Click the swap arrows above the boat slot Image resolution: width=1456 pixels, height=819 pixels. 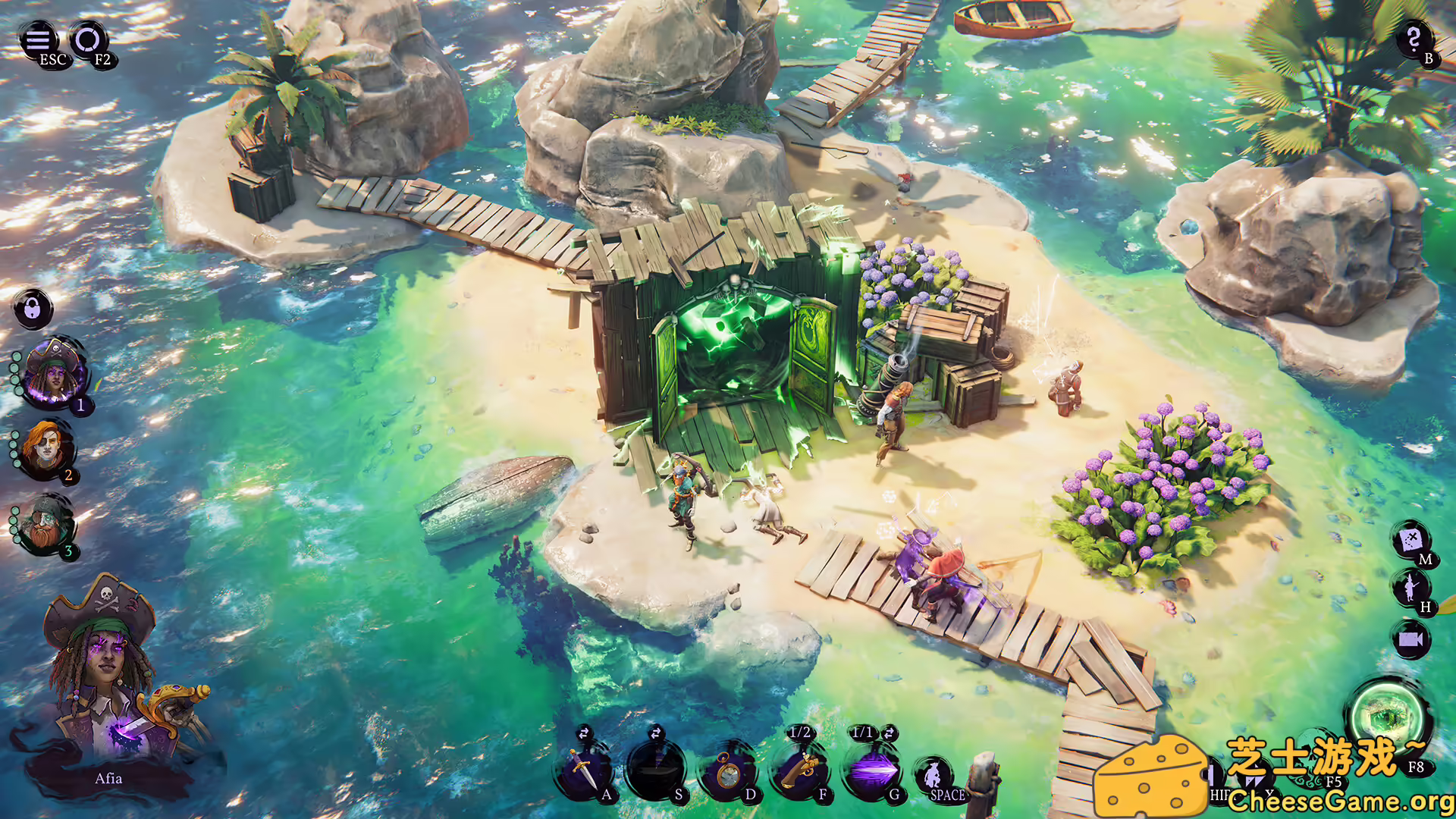[657, 732]
